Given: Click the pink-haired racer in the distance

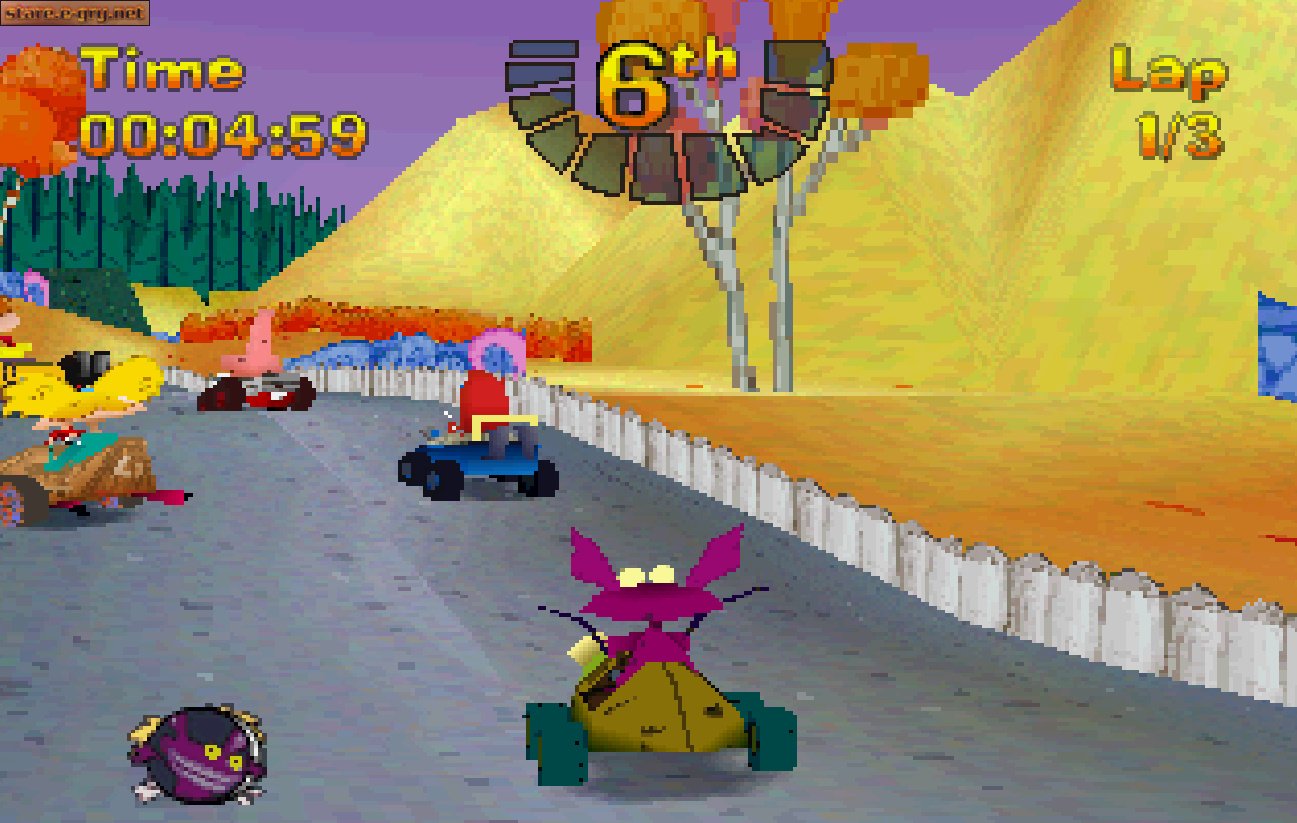Looking at the screenshot, I should pos(489,350).
